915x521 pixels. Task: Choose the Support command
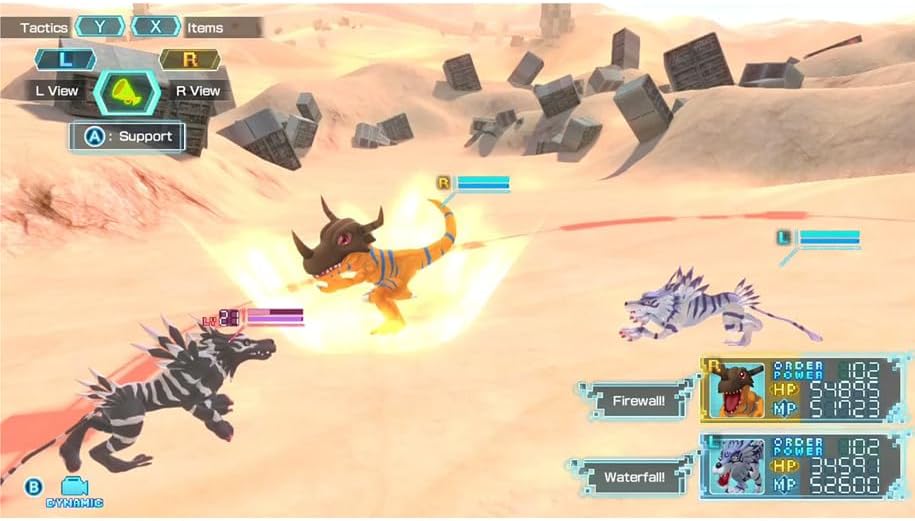(x=127, y=136)
